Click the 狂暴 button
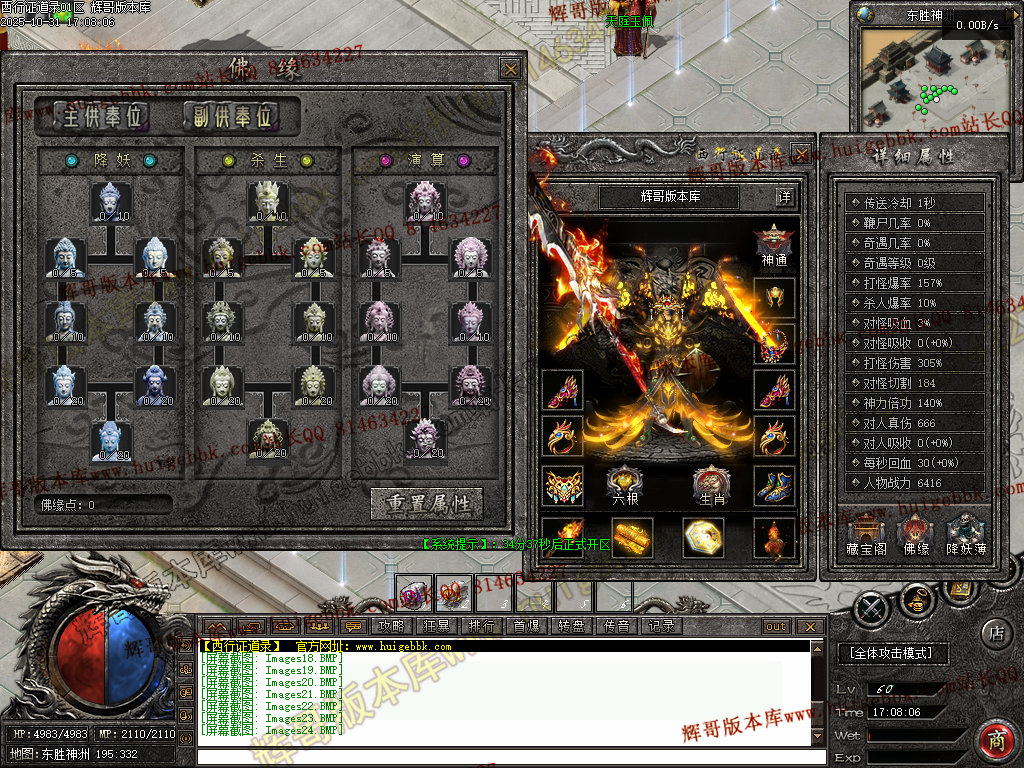 pyautogui.click(x=436, y=627)
